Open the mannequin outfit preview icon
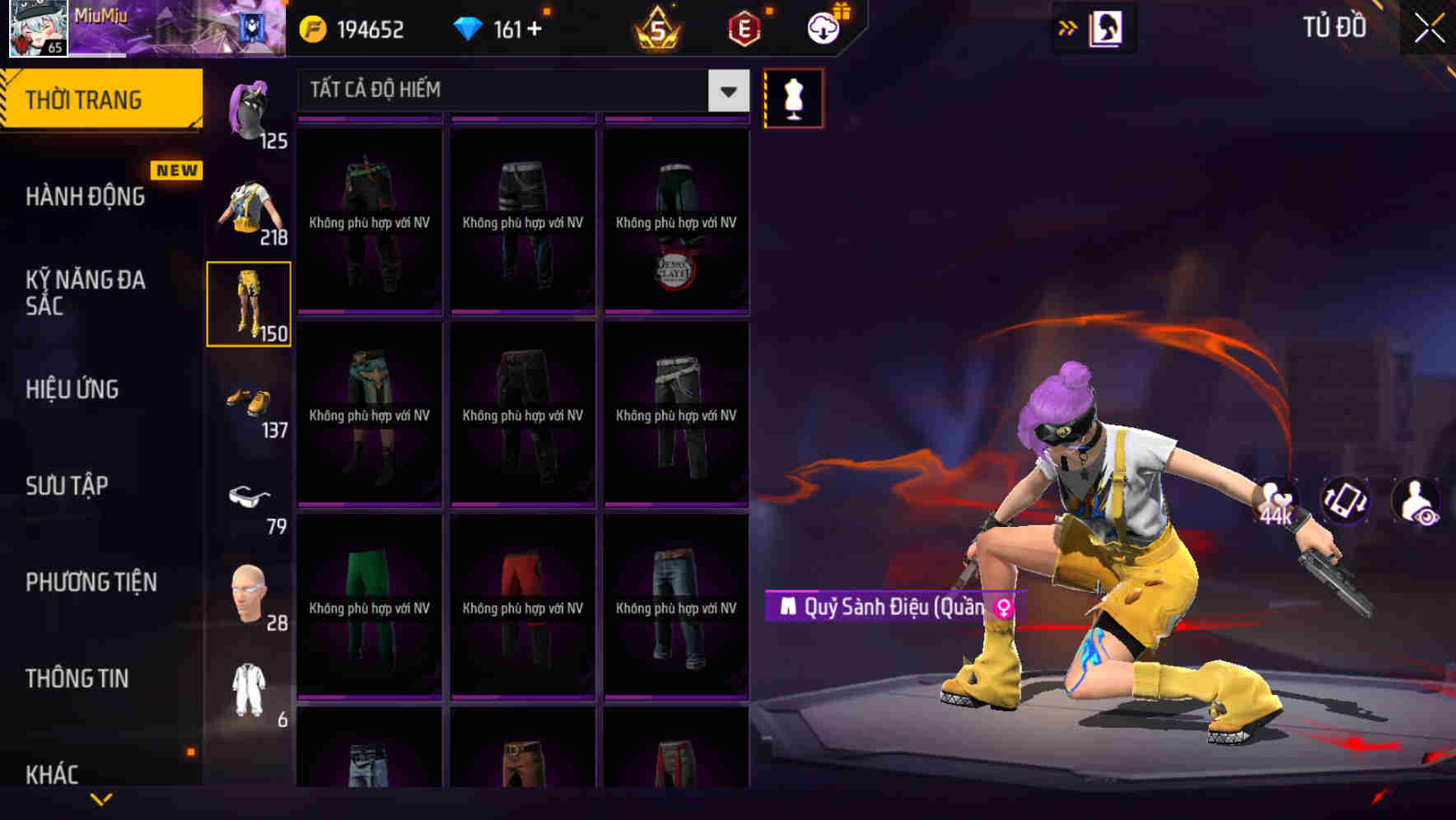 793,97
